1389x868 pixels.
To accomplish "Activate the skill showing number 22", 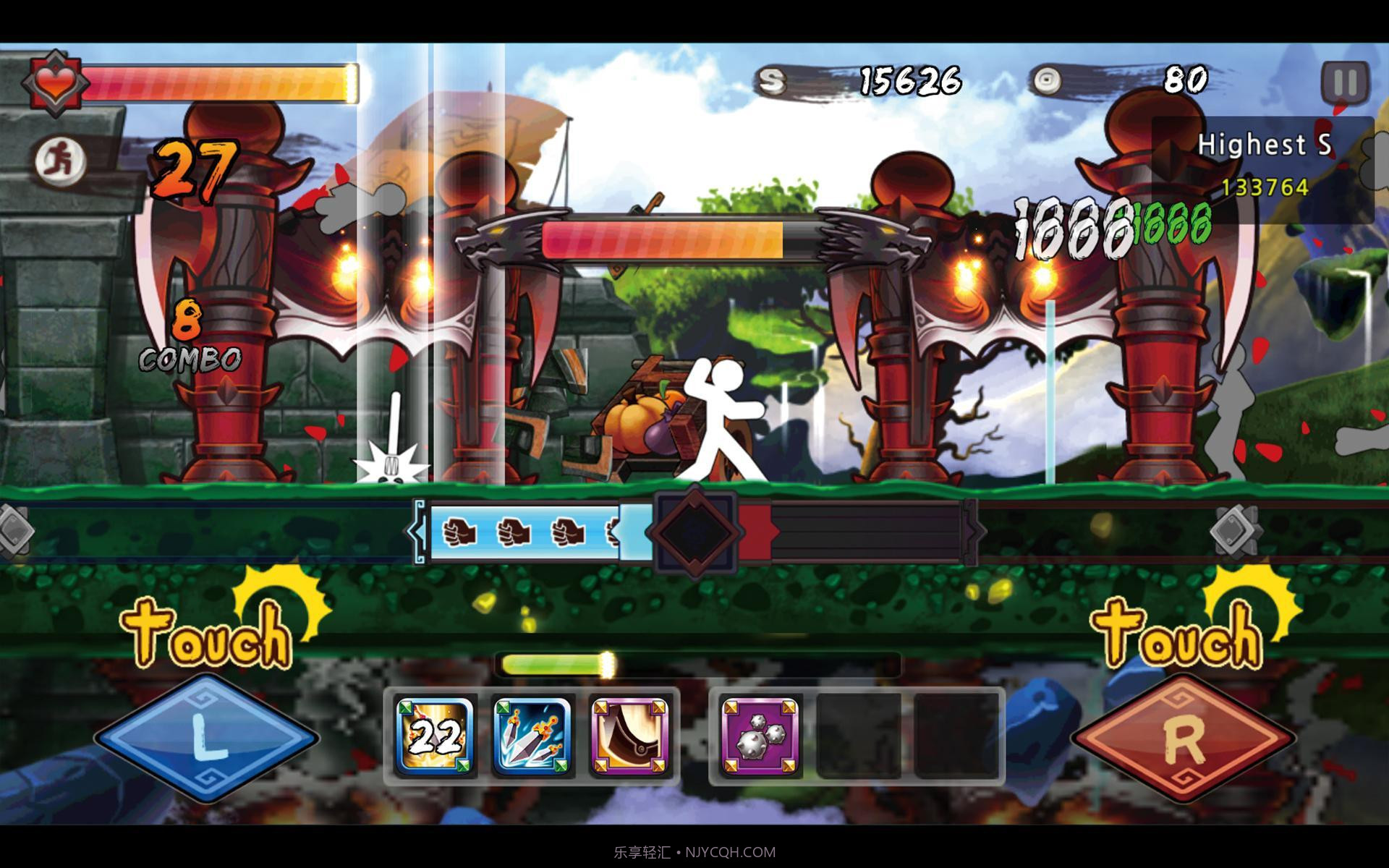I will tap(435, 736).
